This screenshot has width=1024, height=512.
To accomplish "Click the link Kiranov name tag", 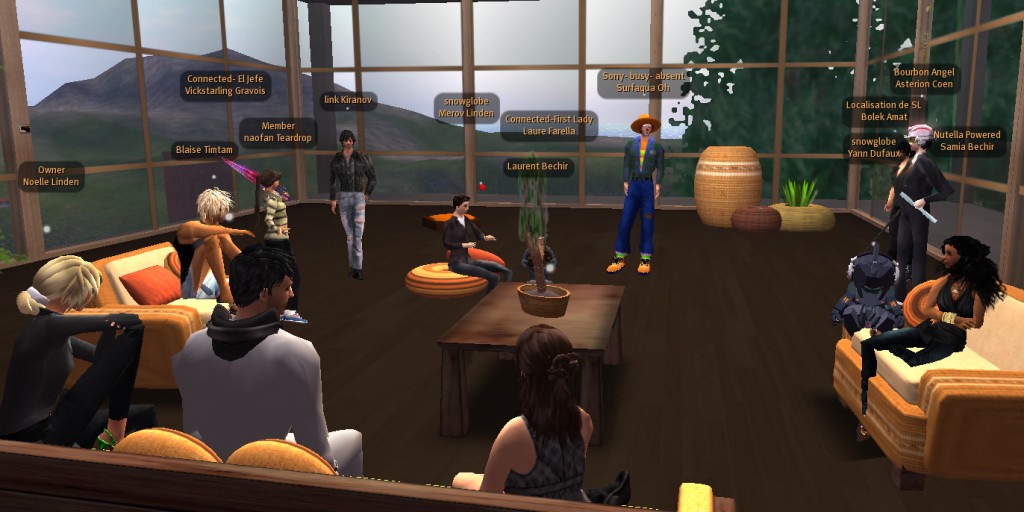I will point(347,100).
